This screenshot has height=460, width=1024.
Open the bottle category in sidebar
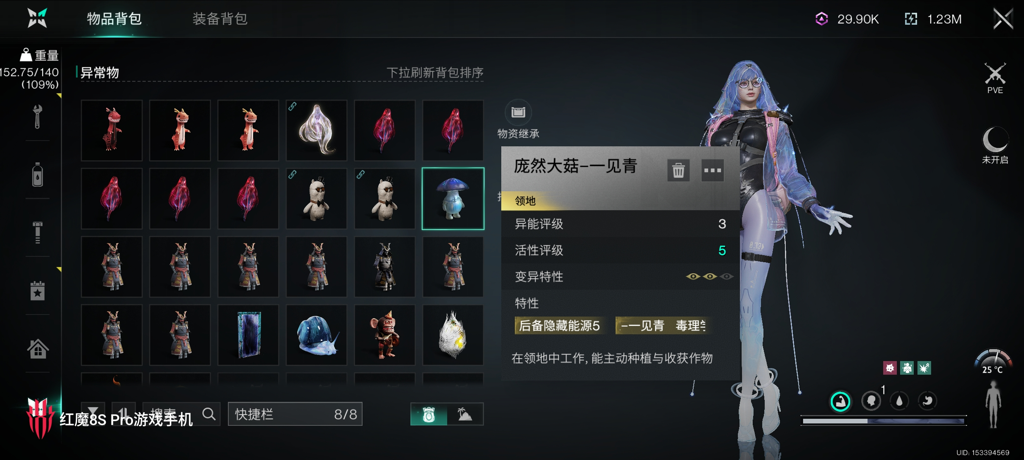[x=38, y=174]
